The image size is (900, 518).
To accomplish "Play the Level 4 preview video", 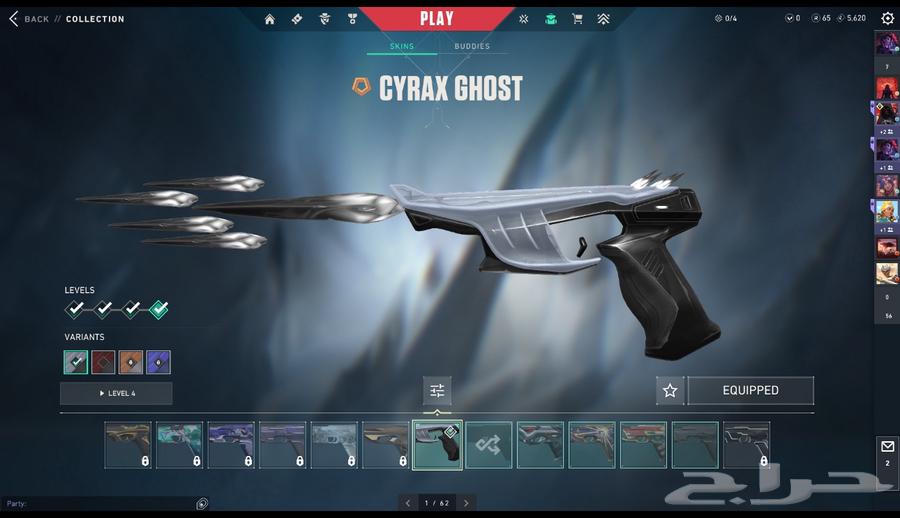I will point(116,393).
